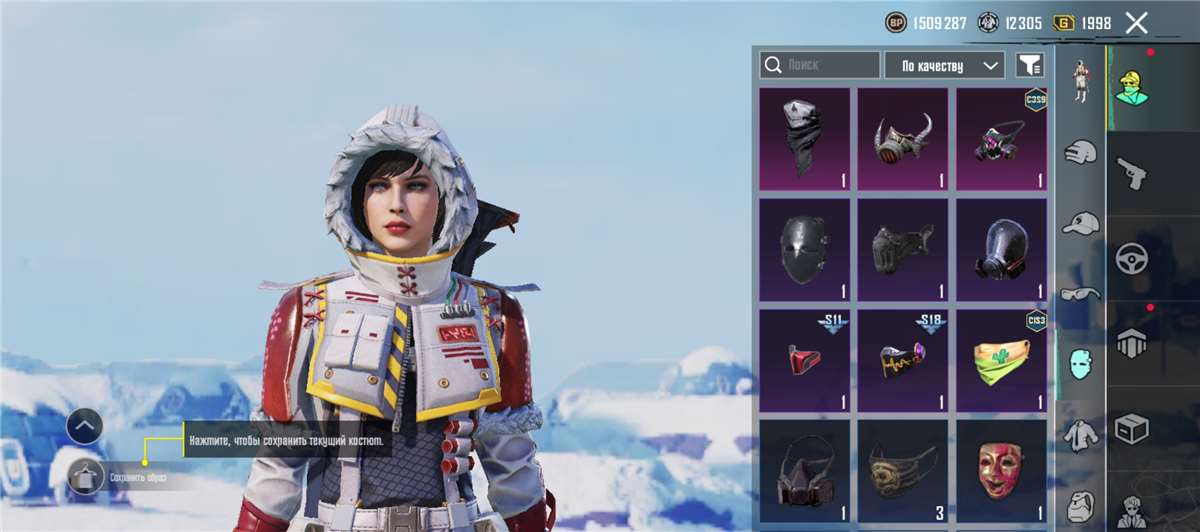Screen dimensions: 1200x532
Task: Switch to the helmet category tab
Action: click(1080, 153)
